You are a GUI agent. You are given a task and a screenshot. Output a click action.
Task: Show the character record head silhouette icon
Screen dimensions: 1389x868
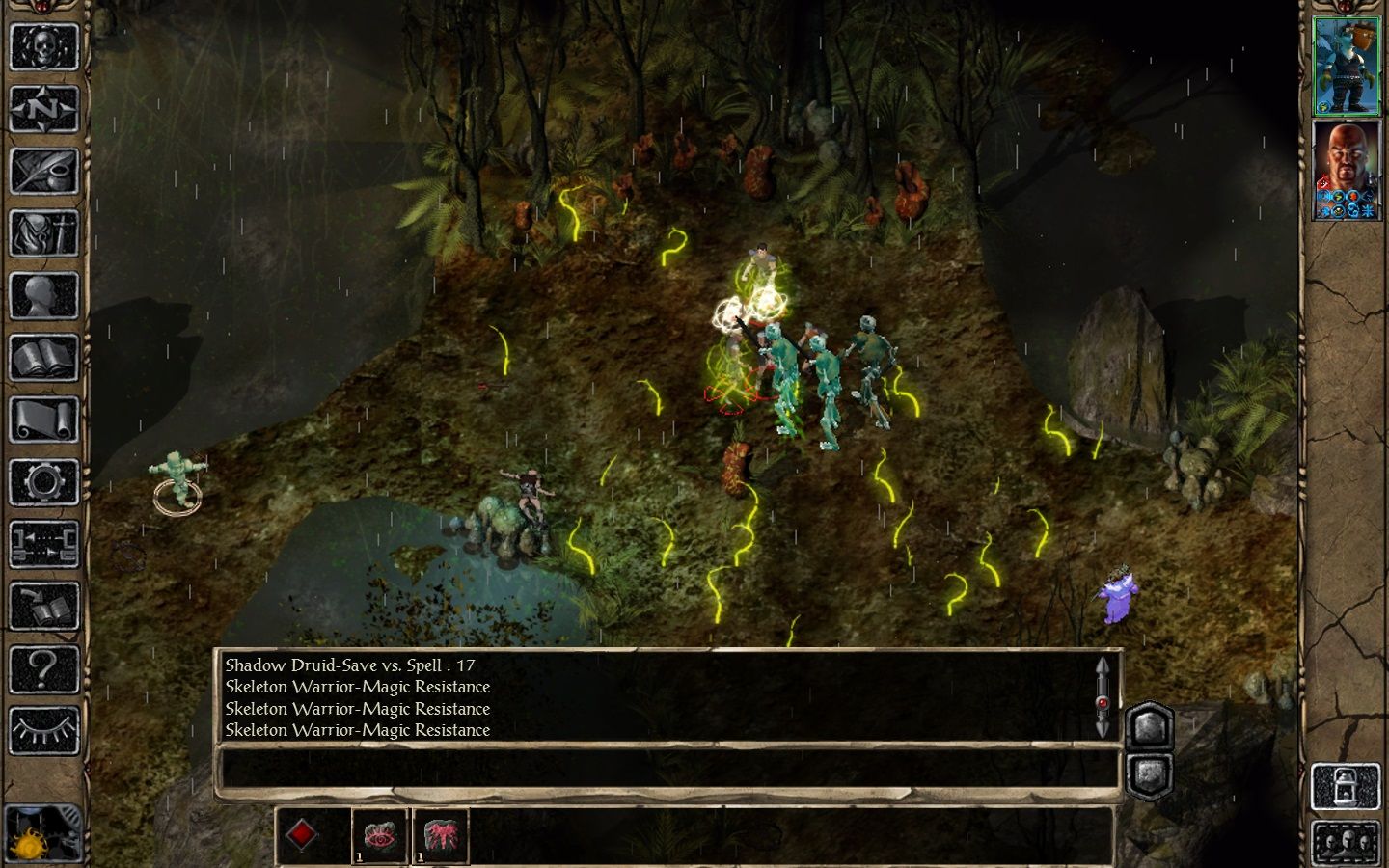pyautogui.click(x=43, y=295)
